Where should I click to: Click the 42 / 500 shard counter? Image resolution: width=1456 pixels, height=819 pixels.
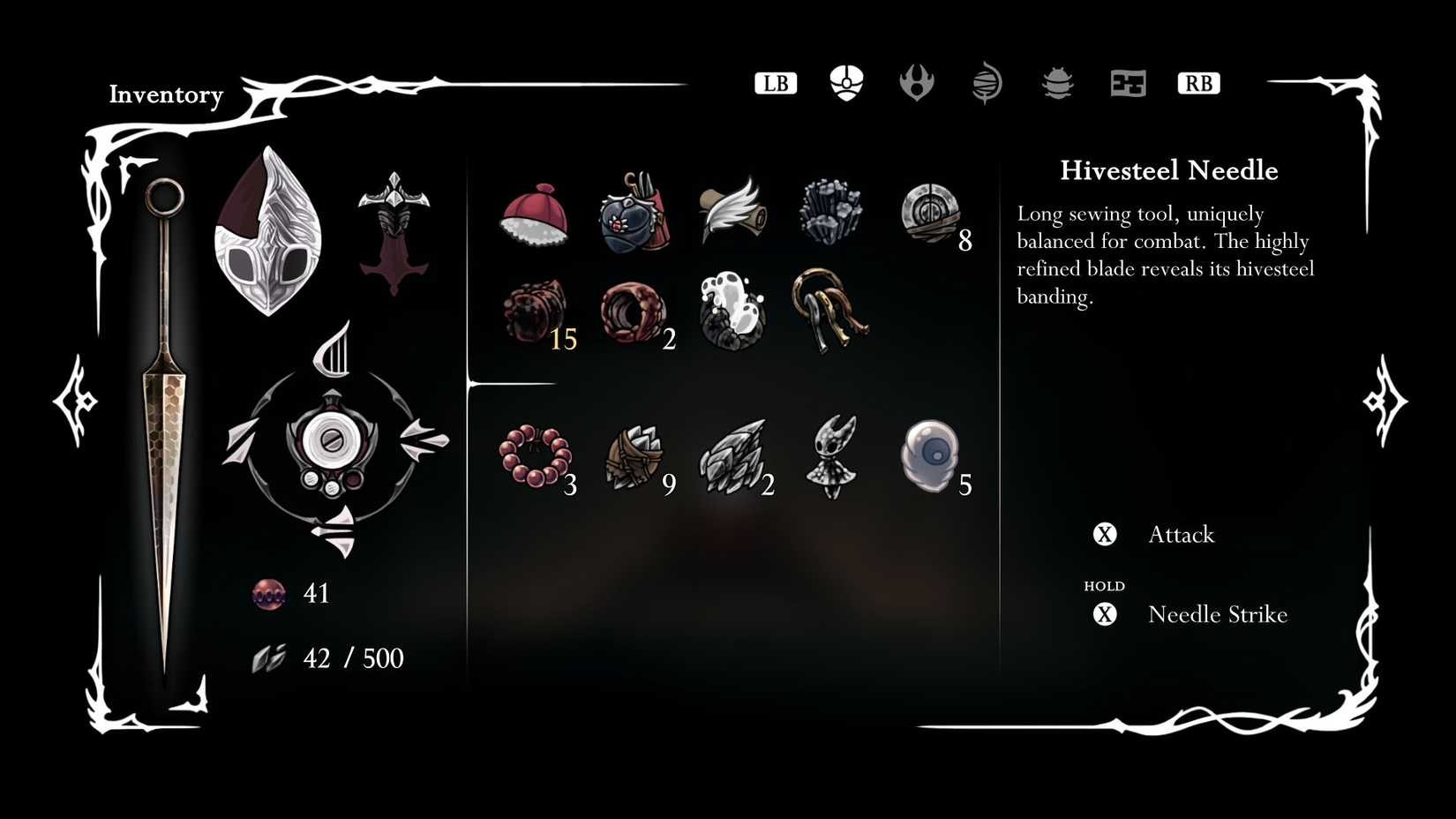click(x=353, y=658)
